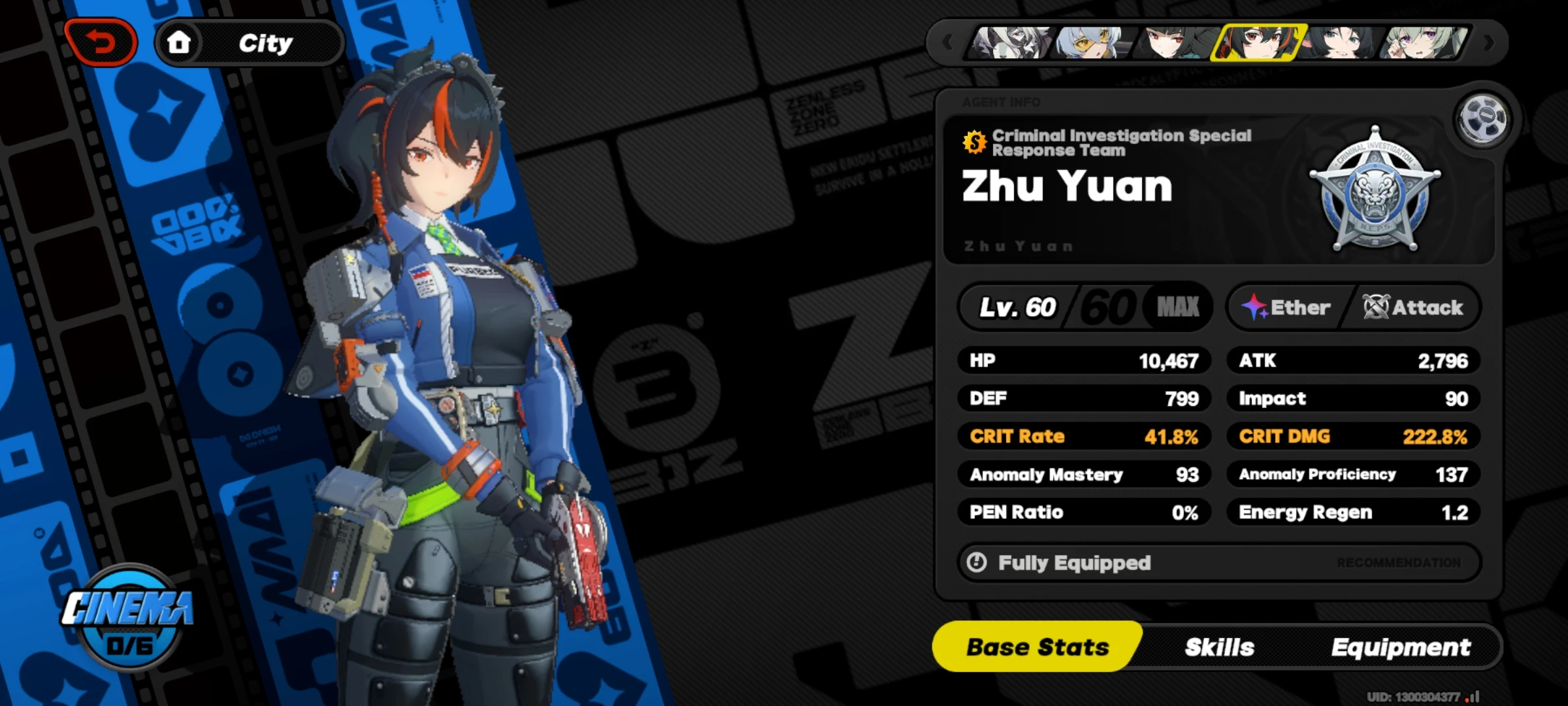
Task: Switch to the Skills tab
Action: 1219,647
